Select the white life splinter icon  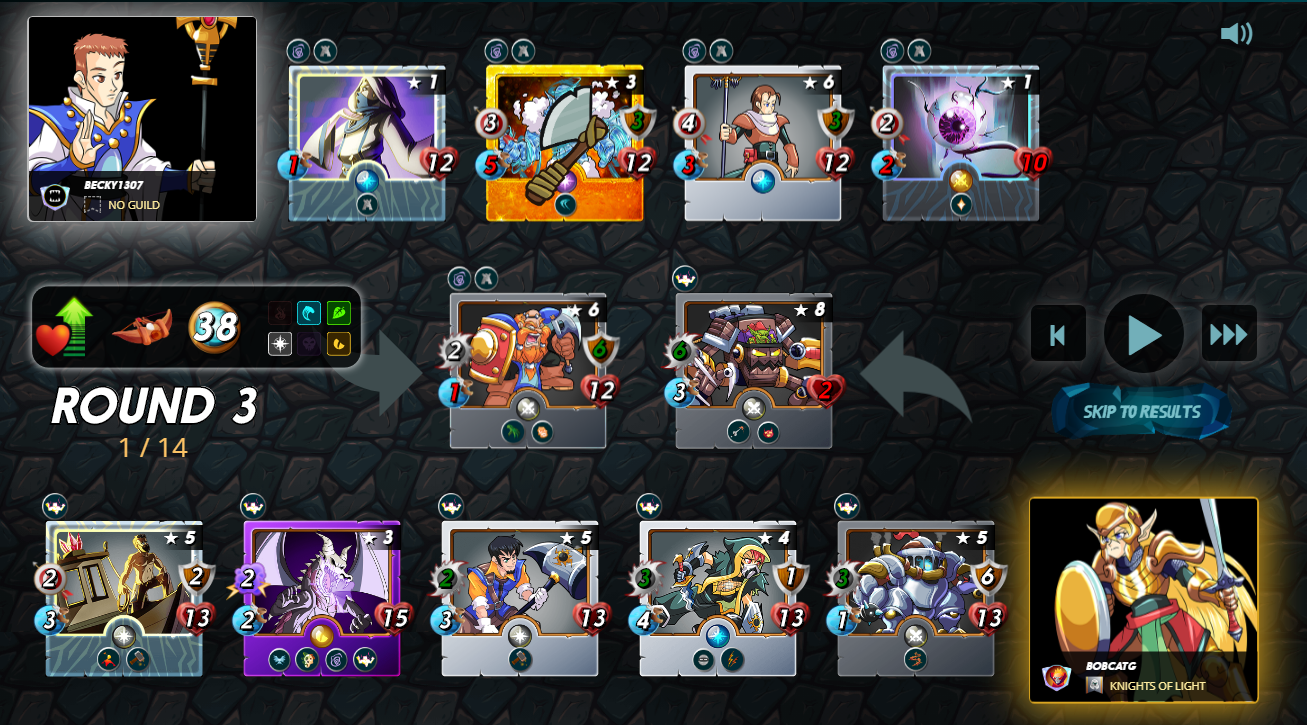pyautogui.click(x=280, y=342)
